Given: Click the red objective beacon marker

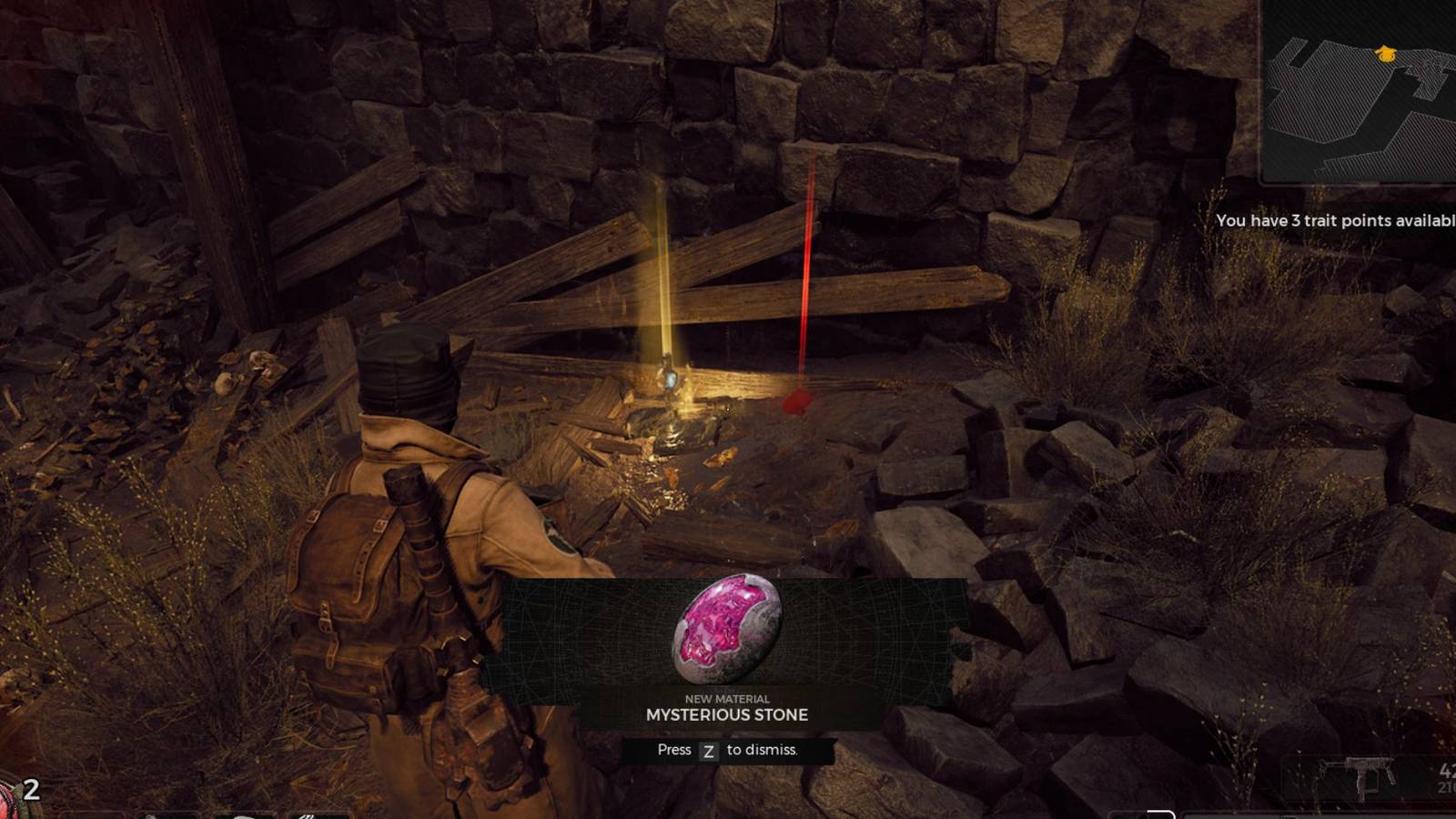Looking at the screenshot, I should 799,396.
